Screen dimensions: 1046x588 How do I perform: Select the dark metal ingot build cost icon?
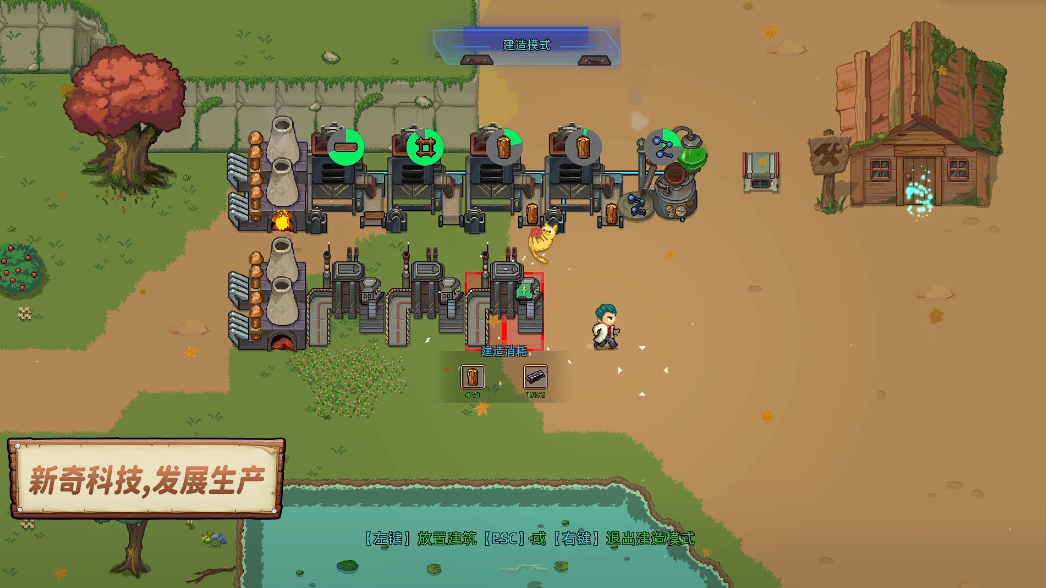coord(536,377)
